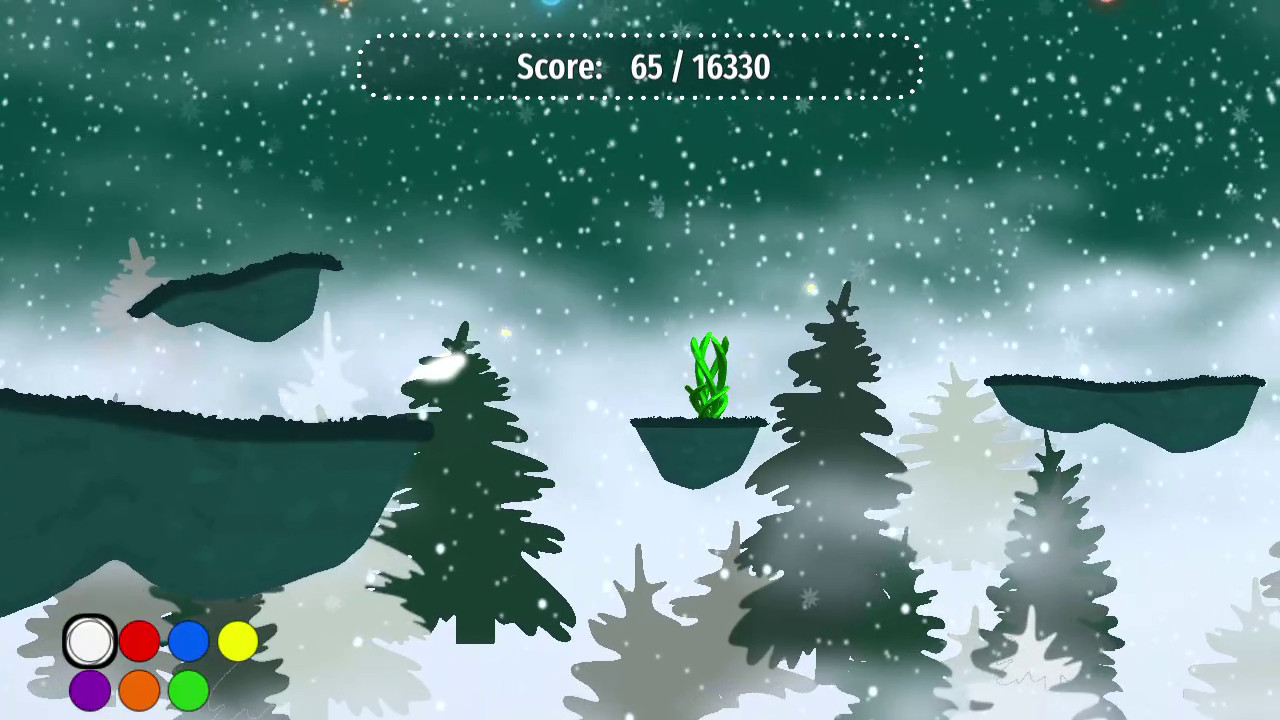The image size is (1280, 720).
Task: Click the currently highlighted white swatch
Action: coord(88,641)
